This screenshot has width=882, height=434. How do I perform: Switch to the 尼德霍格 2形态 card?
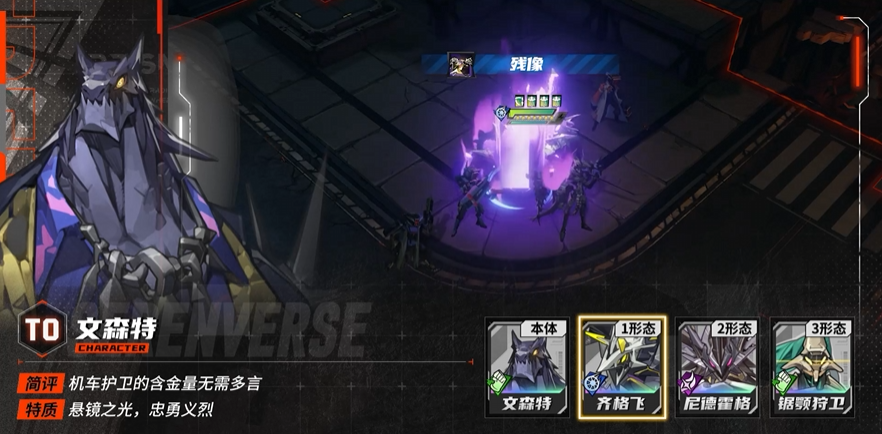717,368
